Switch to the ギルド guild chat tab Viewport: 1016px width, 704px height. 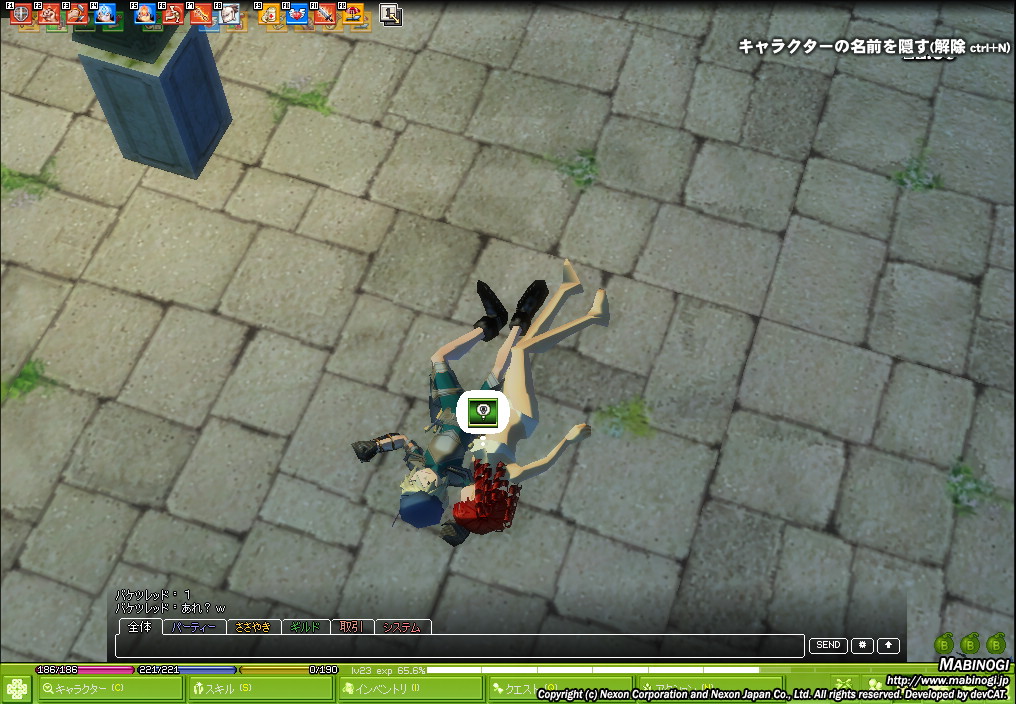click(x=305, y=627)
